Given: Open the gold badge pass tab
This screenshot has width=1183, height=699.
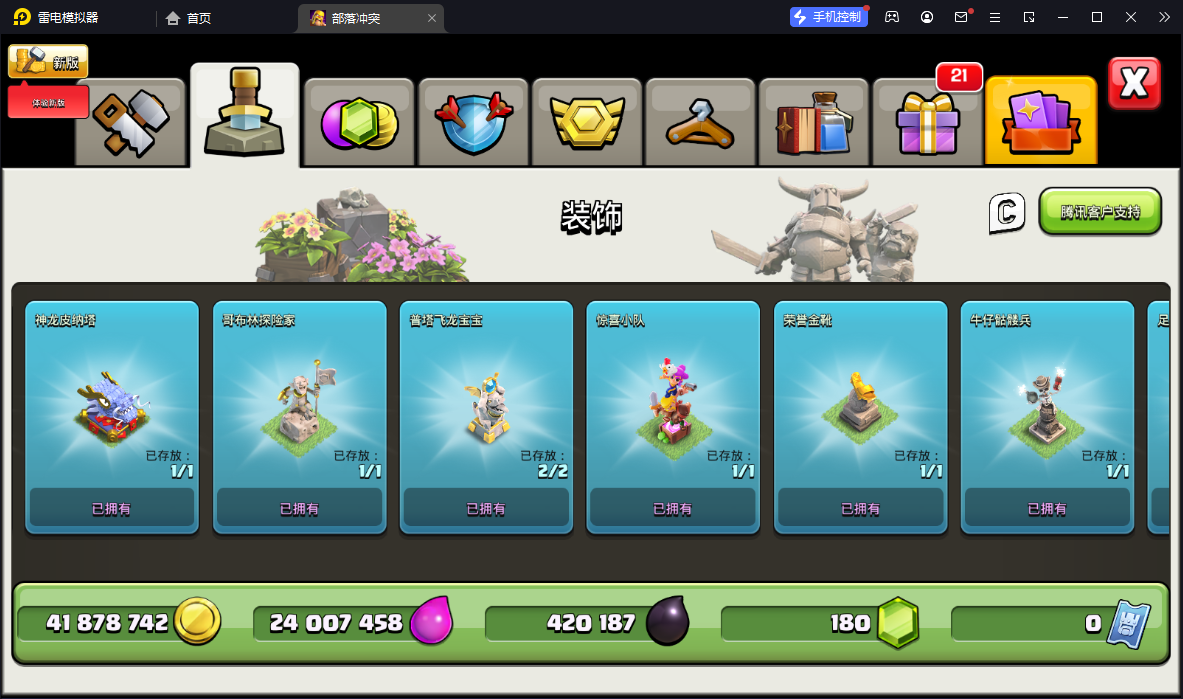Looking at the screenshot, I should coord(587,121).
